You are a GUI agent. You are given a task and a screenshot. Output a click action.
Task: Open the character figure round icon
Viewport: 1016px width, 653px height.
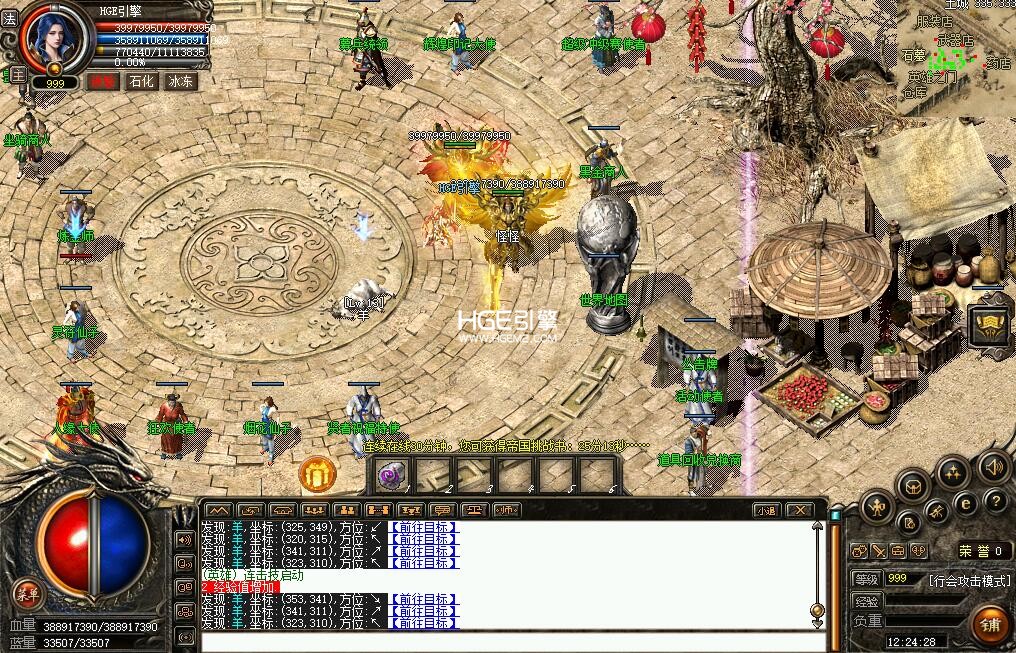pos(877,506)
